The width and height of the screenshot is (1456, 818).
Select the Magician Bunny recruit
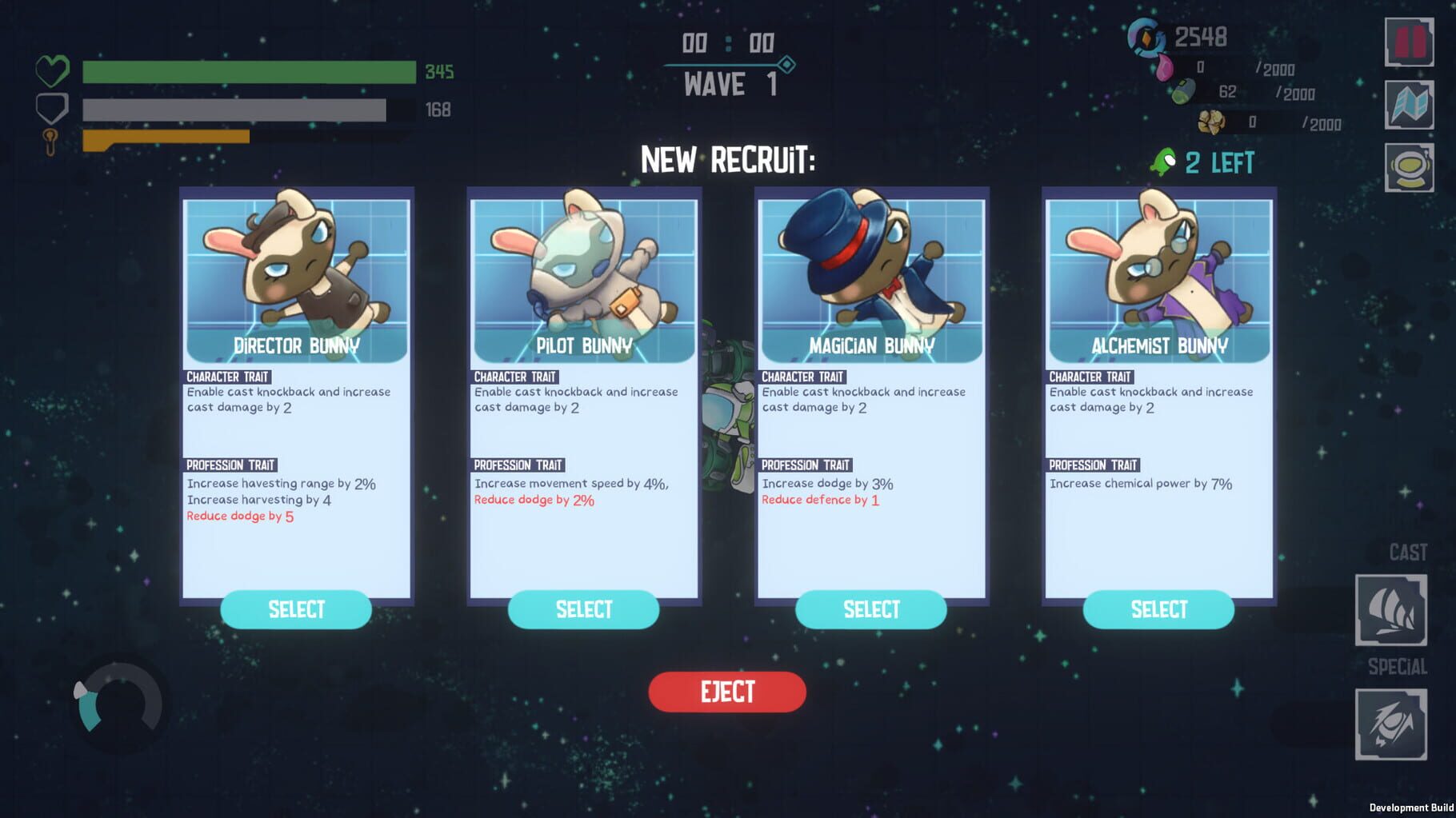coord(870,609)
